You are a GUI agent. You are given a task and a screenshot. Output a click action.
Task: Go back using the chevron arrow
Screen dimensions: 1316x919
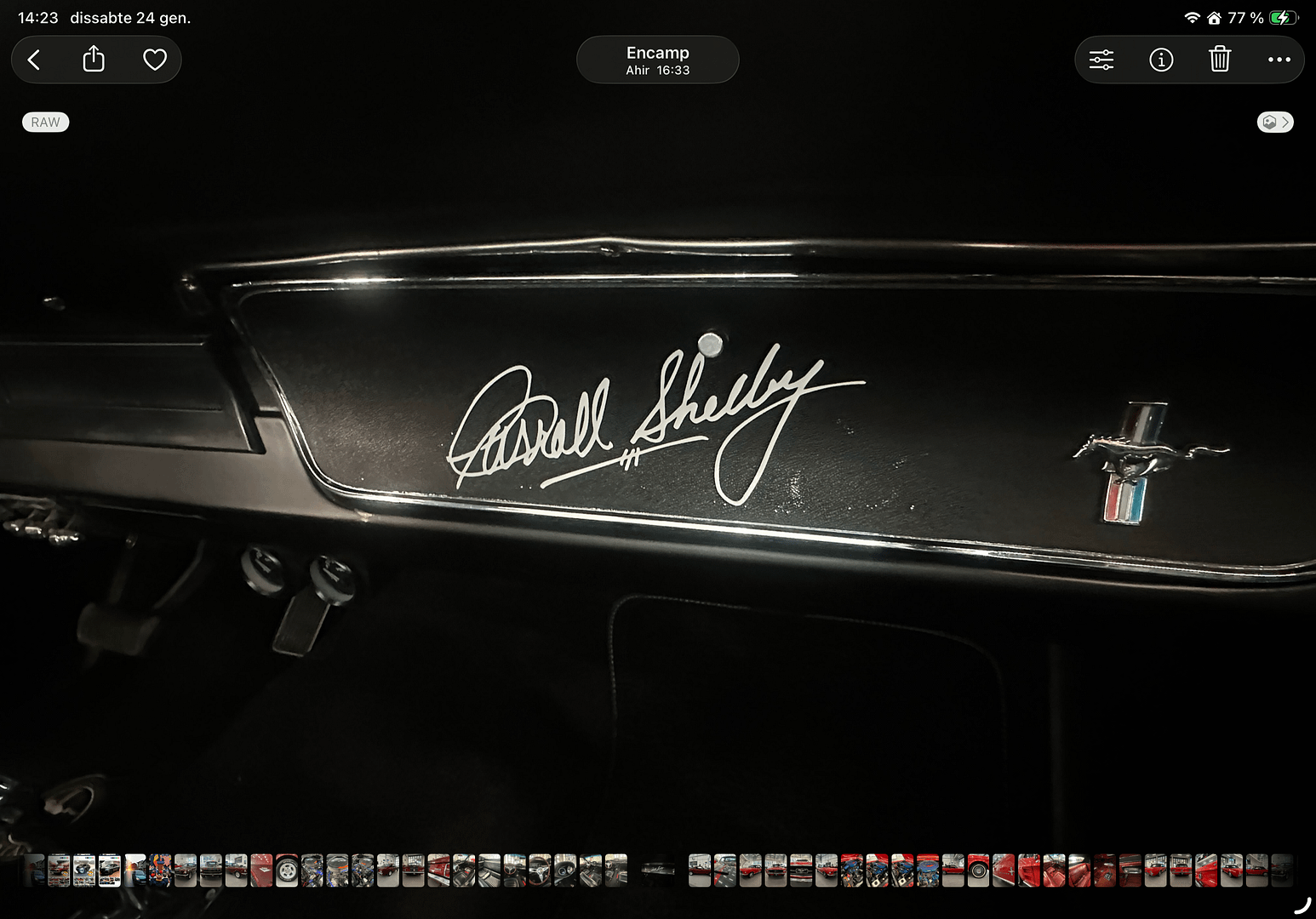34,60
